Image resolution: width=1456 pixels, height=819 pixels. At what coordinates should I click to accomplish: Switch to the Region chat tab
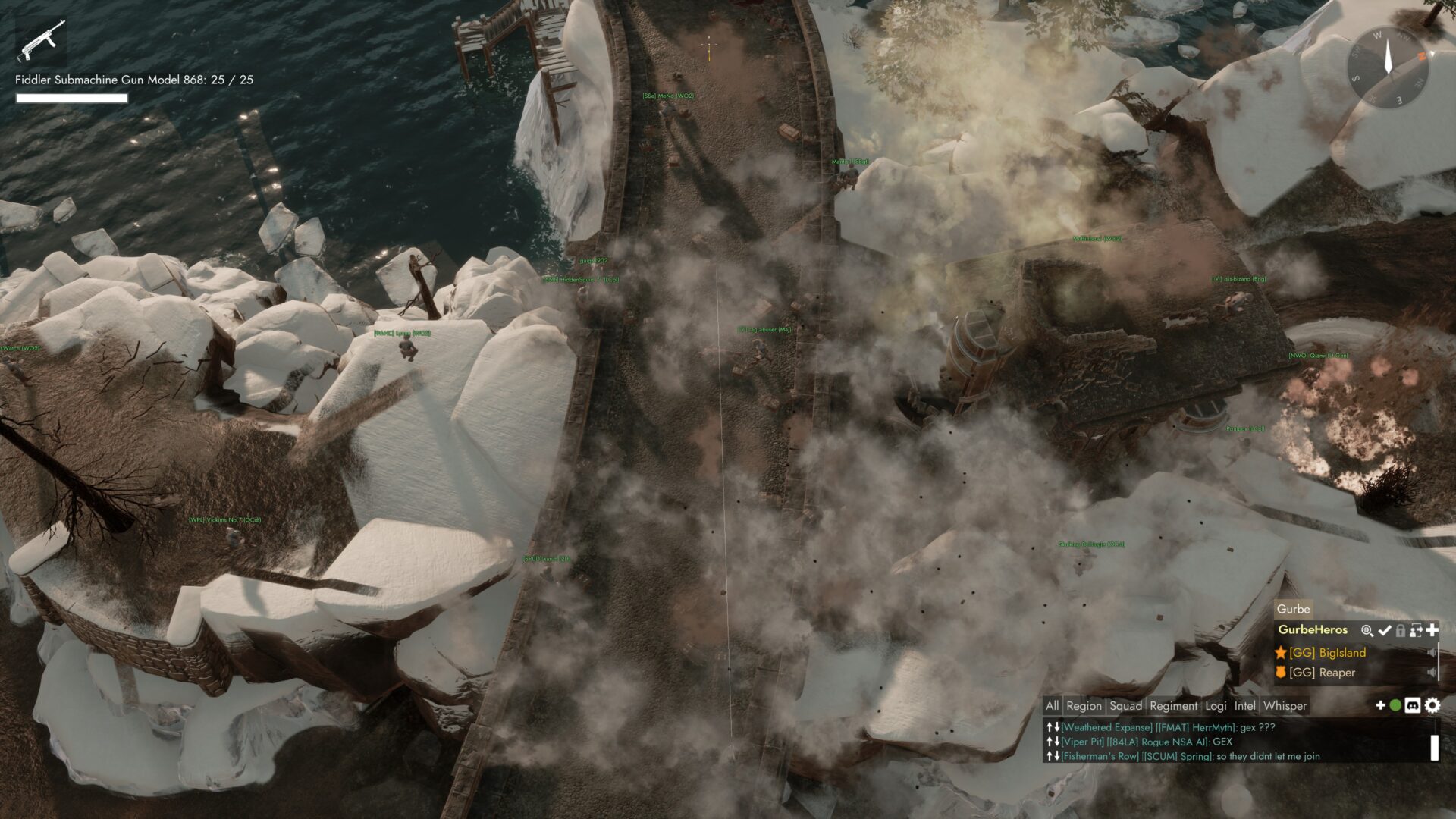coord(1084,706)
